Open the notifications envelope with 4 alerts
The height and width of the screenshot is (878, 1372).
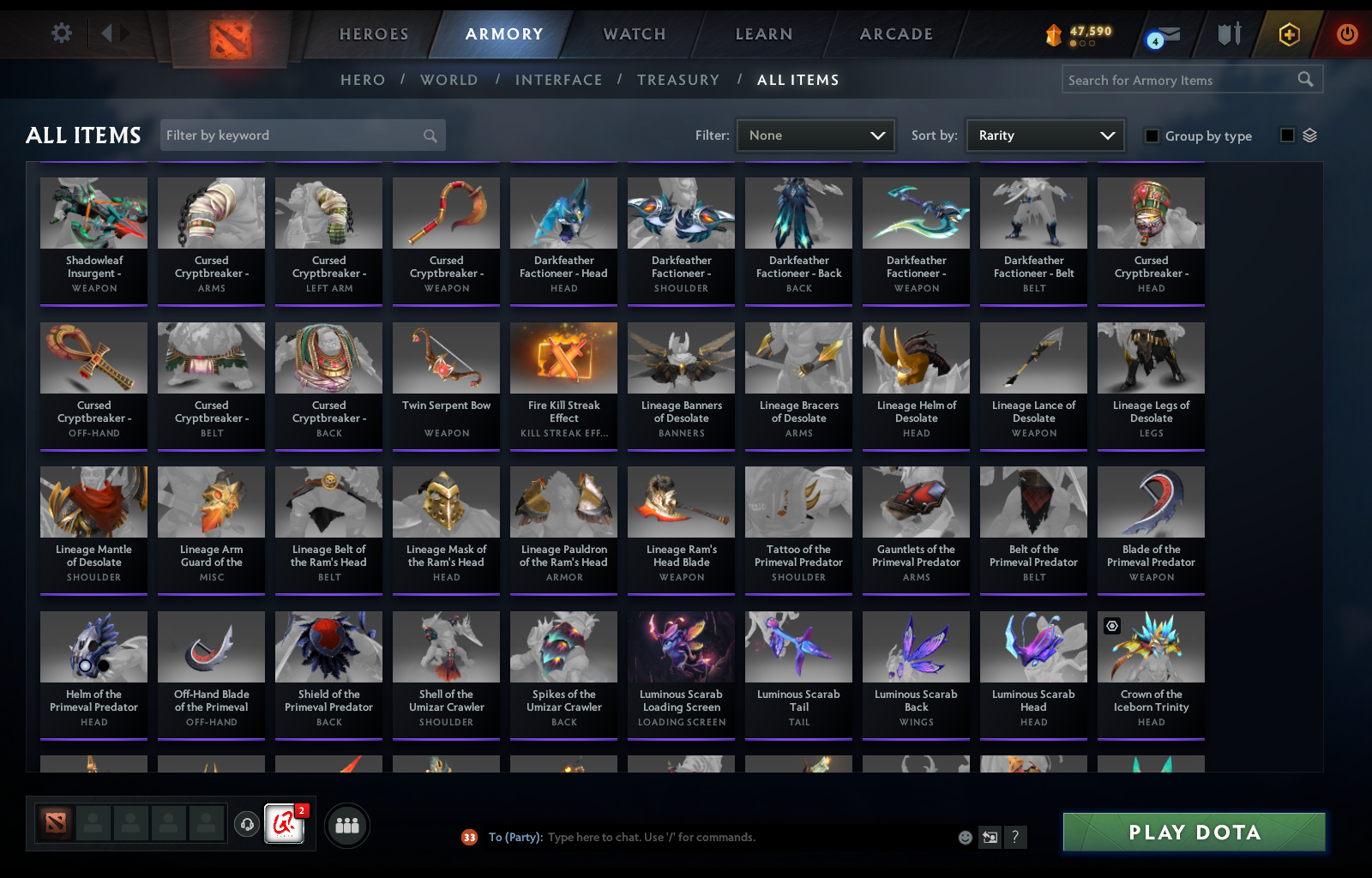[1168, 34]
